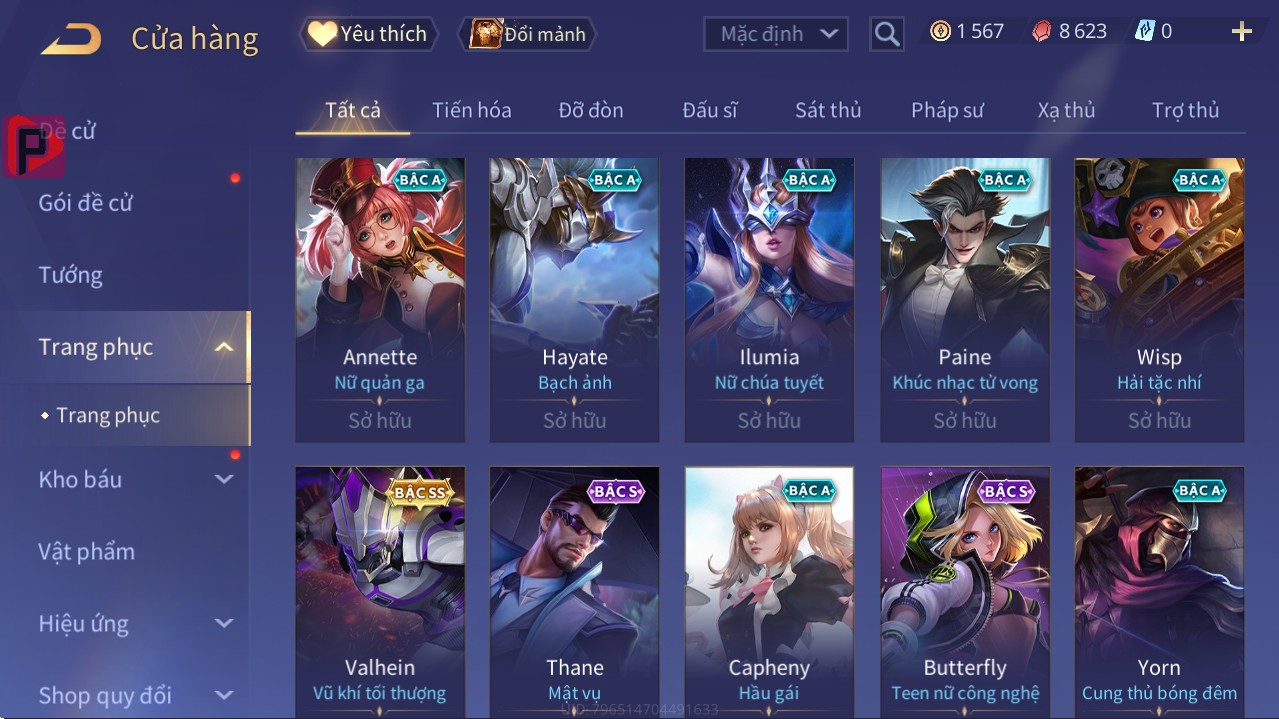Add currency with the plus button

pos(1241,32)
